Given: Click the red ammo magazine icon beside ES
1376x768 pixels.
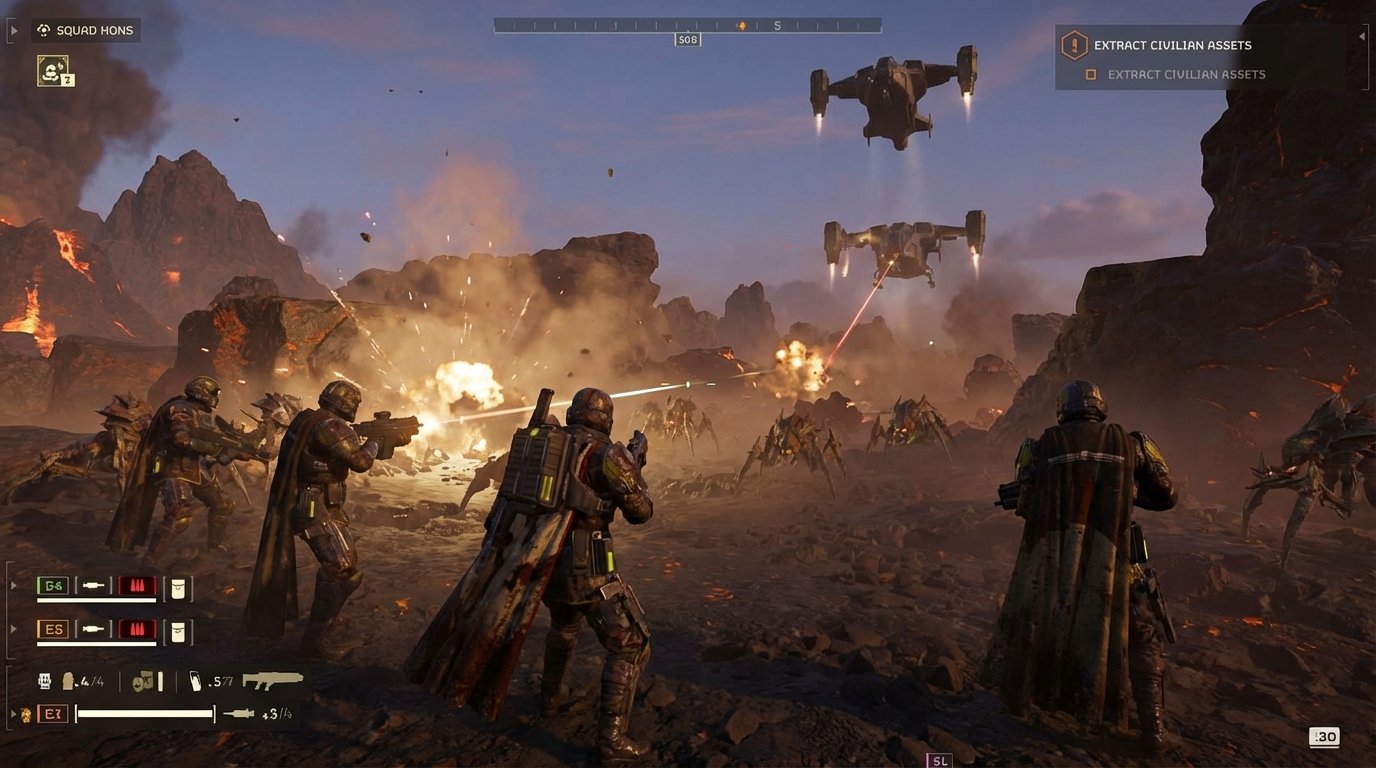Looking at the screenshot, I should [x=136, y=629].
